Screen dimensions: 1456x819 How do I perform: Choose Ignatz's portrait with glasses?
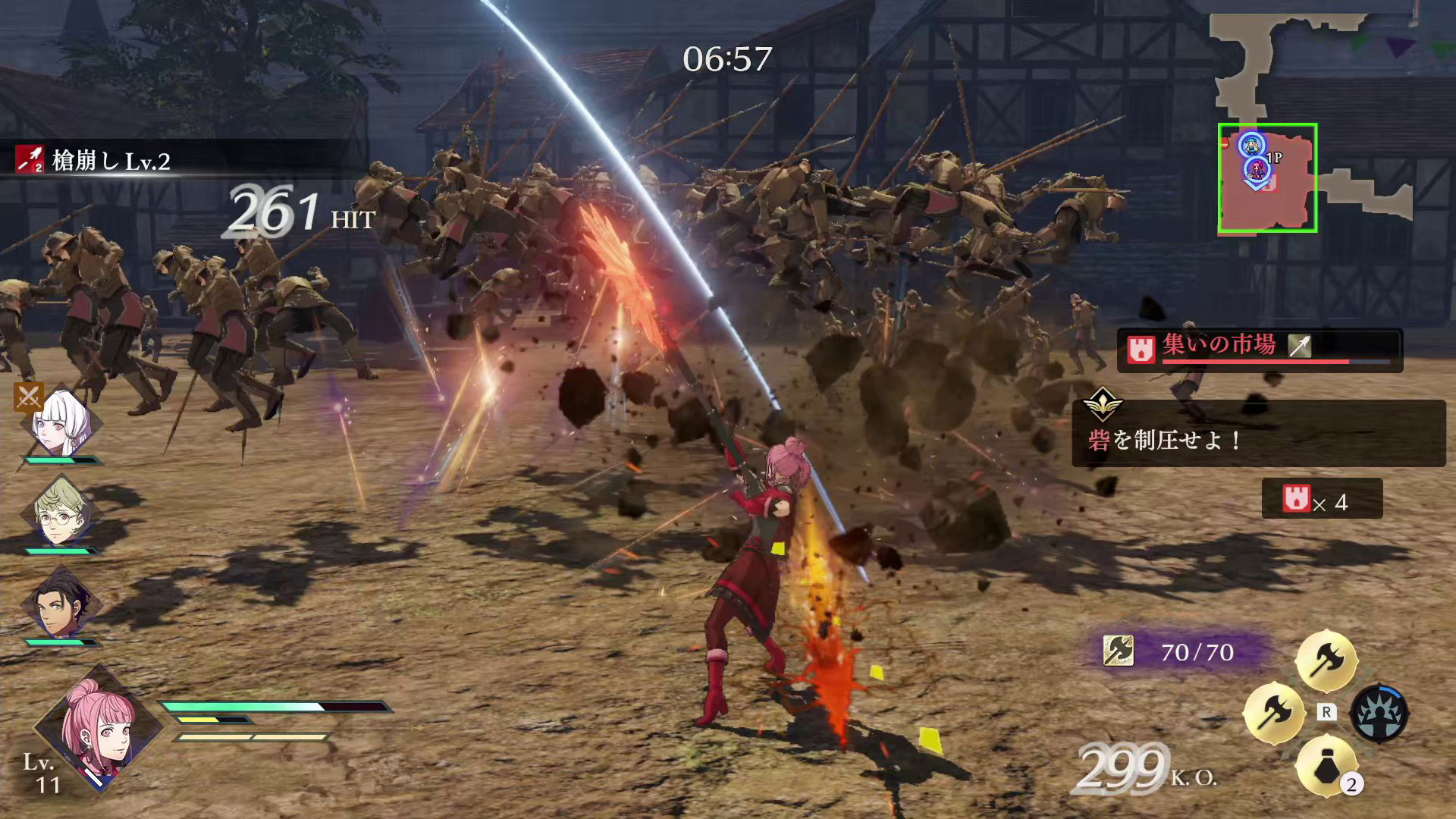tap(61, 514)
